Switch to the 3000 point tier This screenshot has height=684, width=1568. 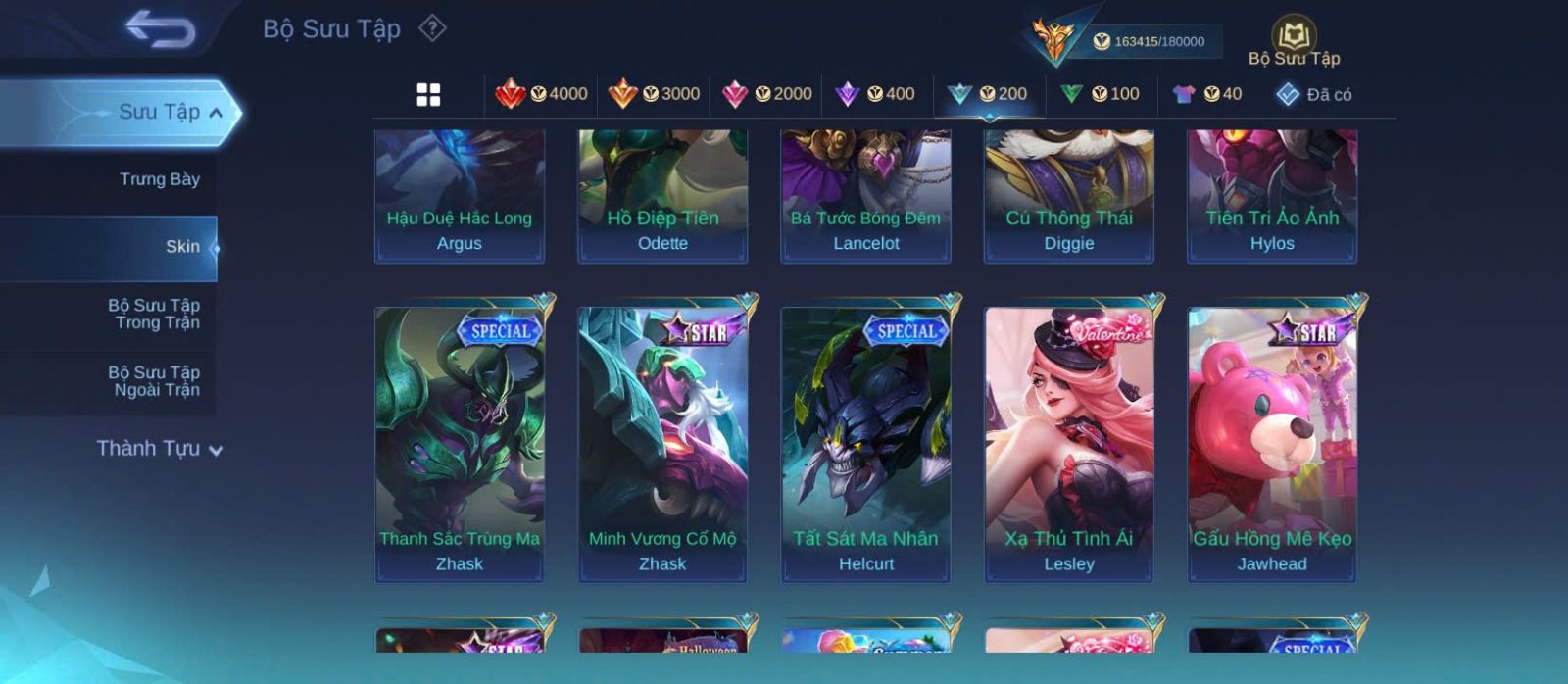click(654, 94)
